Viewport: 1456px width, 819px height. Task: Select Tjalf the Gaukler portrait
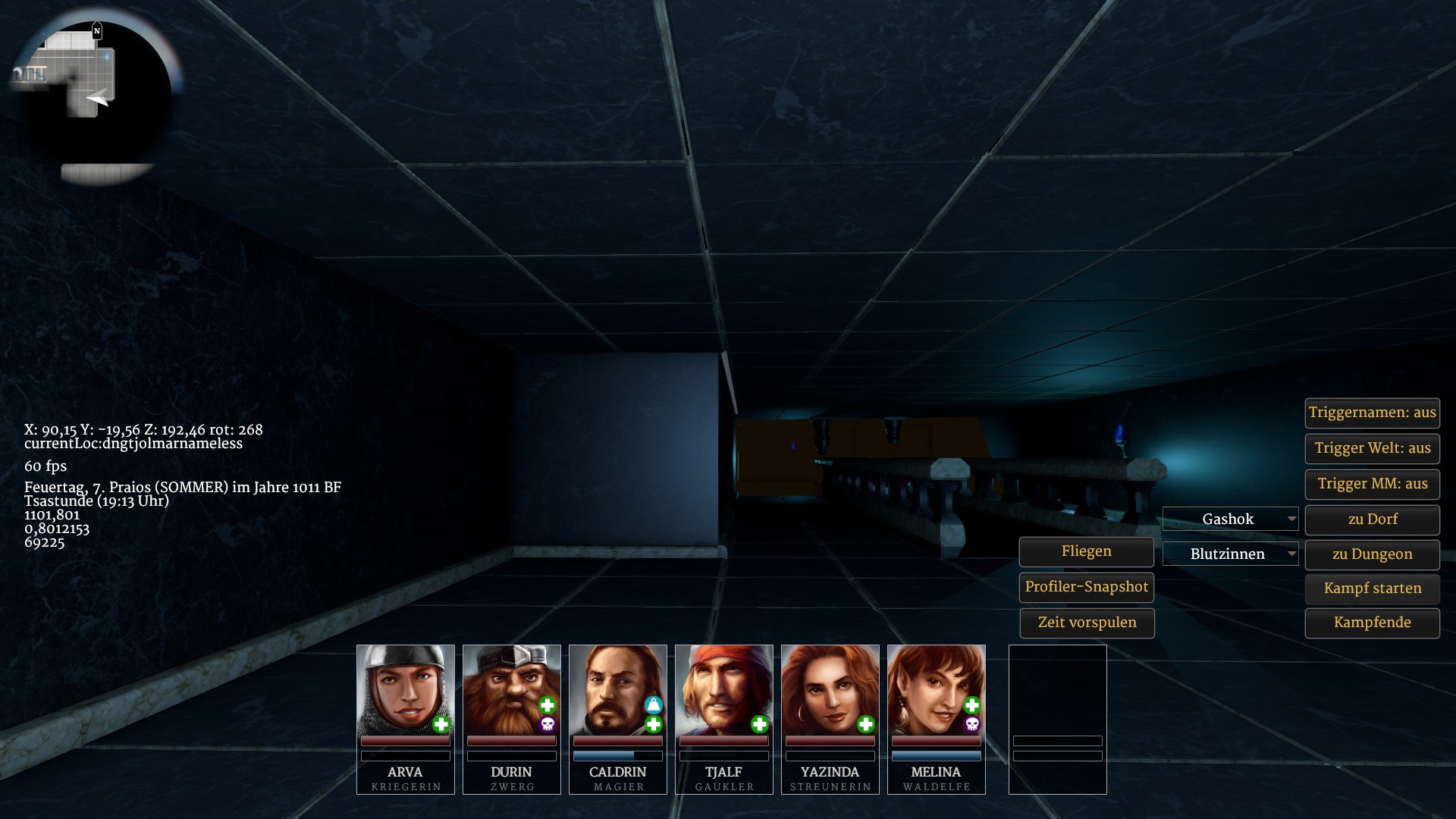(x=723, y=690)
